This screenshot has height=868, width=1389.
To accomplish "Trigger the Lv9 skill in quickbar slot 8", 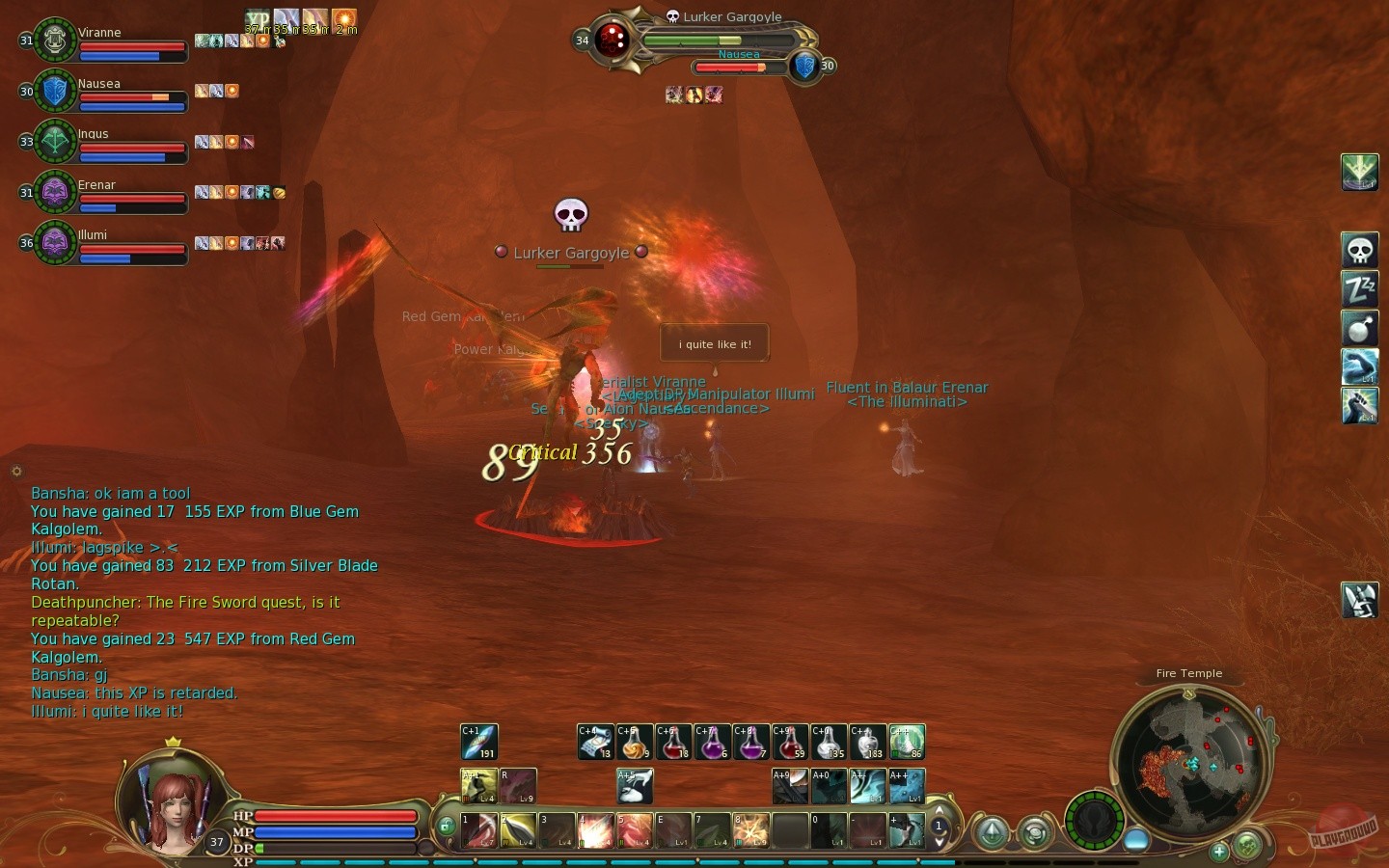I will click(751, 830).
